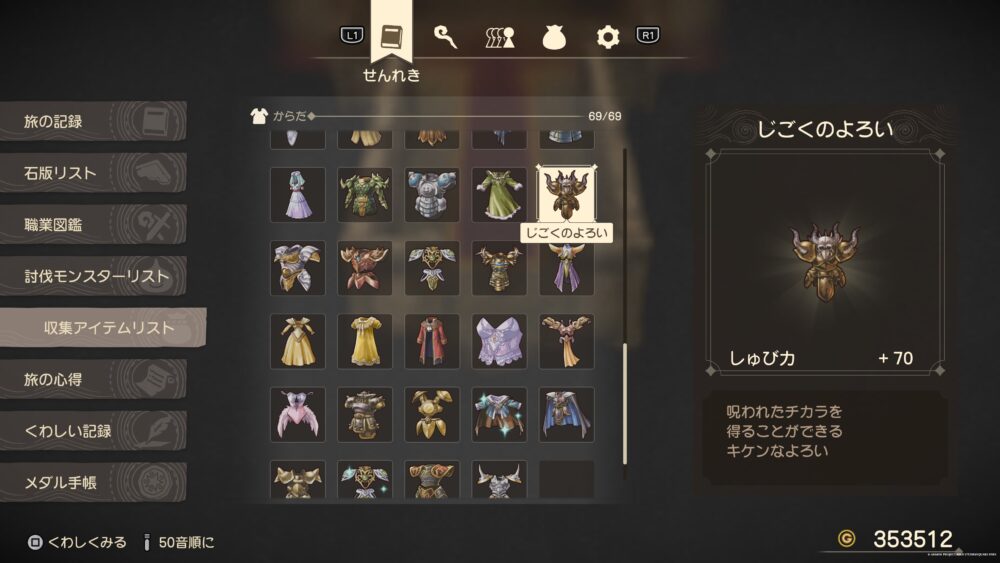The width and height of the screenshot is (1000, 563).
Task: Switch to the せんれき book tab
Action: pyautogui.click(x=391, y=36)
